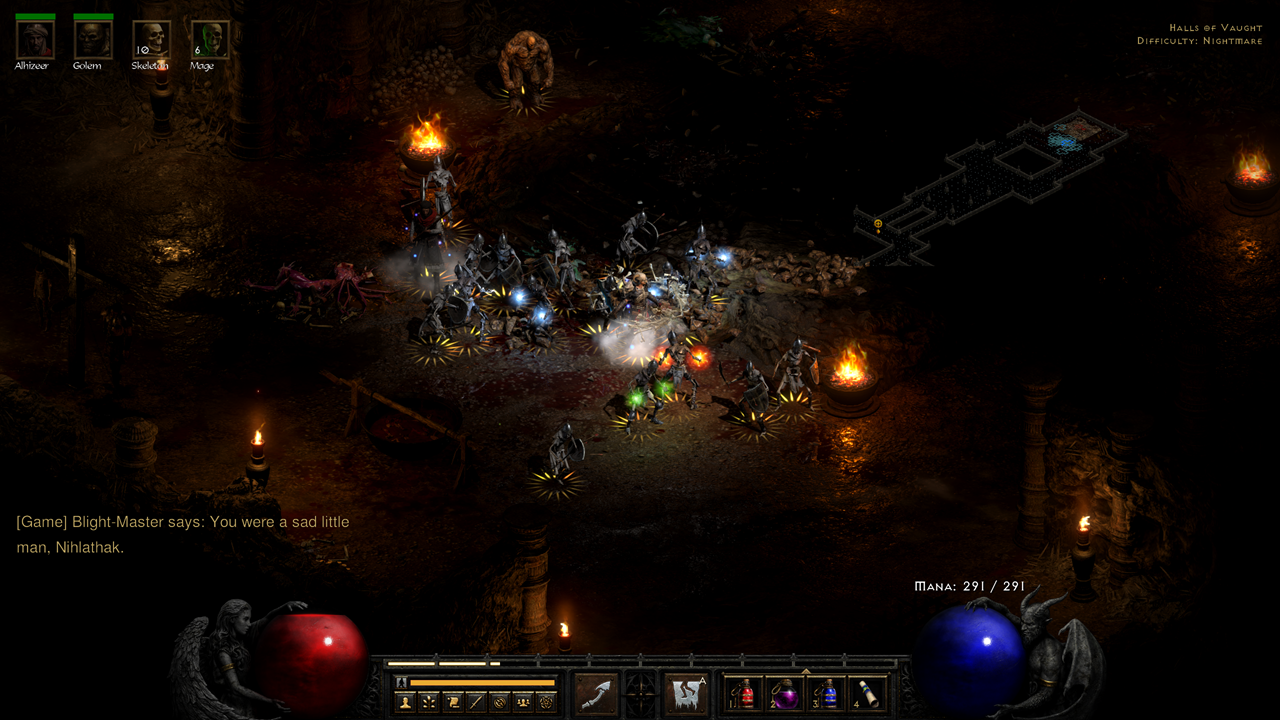Screen dimensions: 1280x720
Task: Open the quest log scroll button
Action: [x=453, y=702]
